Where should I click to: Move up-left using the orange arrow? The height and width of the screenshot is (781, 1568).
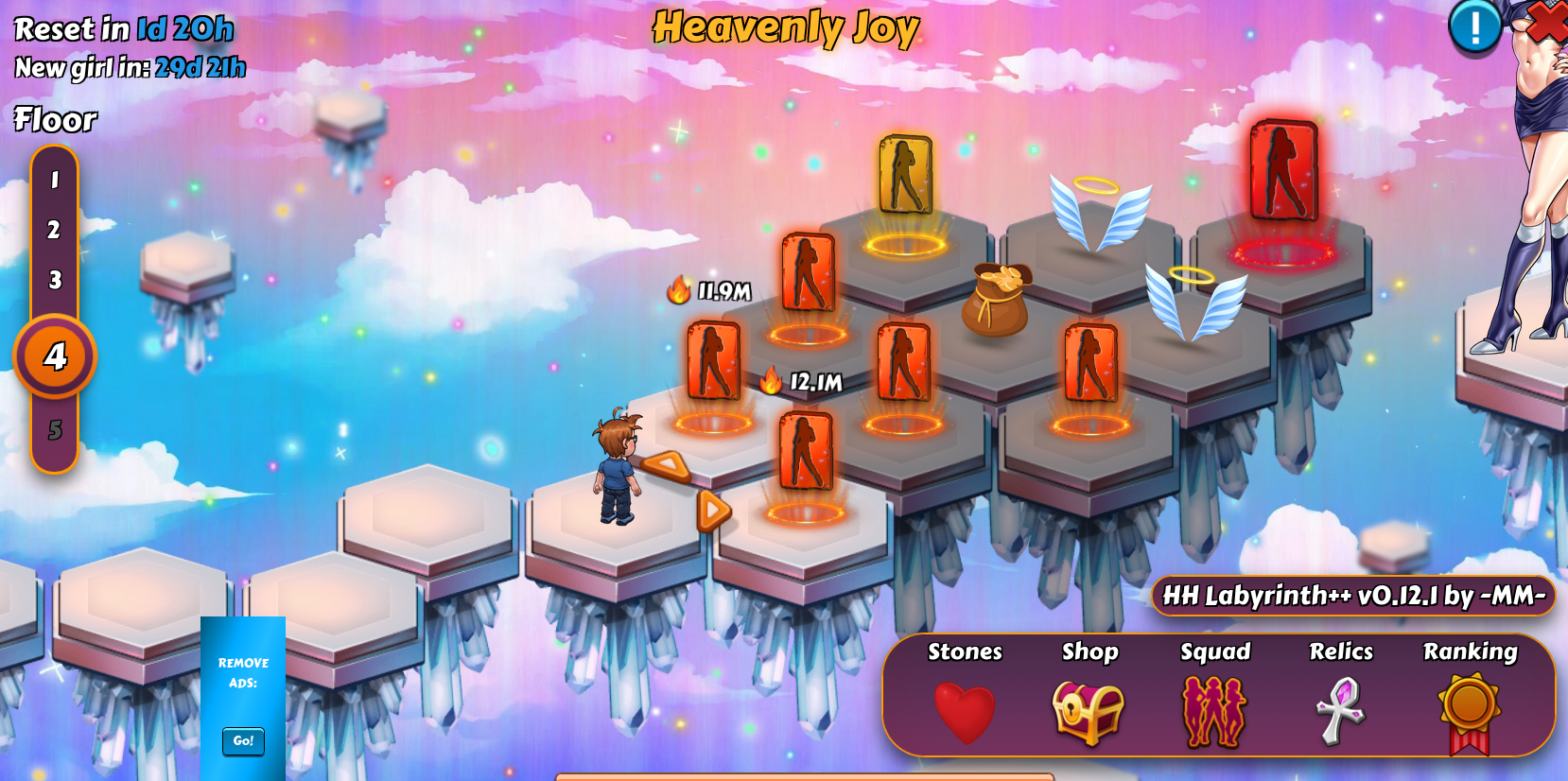pyautogui.click(x=666, y=464)
